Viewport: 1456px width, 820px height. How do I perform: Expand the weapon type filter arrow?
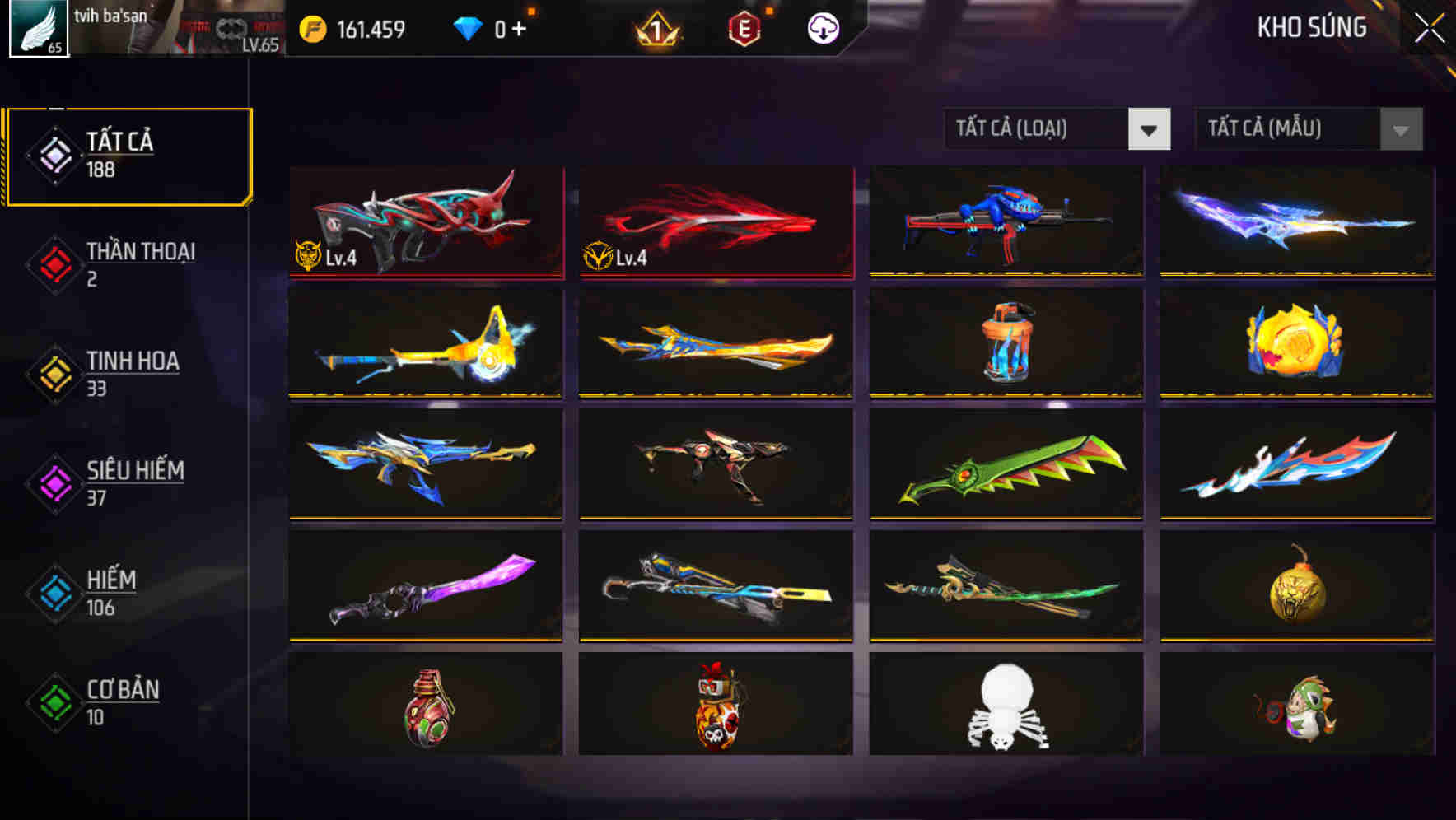click(1150, 129)
